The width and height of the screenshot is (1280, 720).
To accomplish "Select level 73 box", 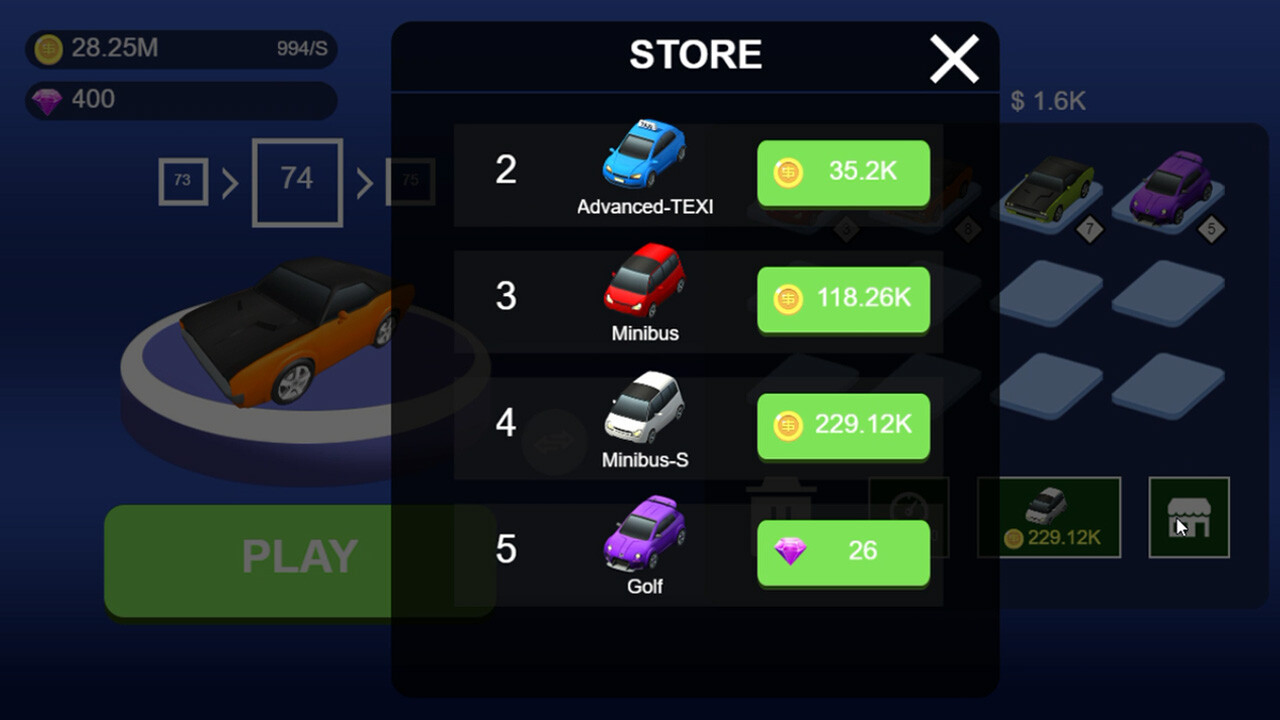I will point(182,181).
